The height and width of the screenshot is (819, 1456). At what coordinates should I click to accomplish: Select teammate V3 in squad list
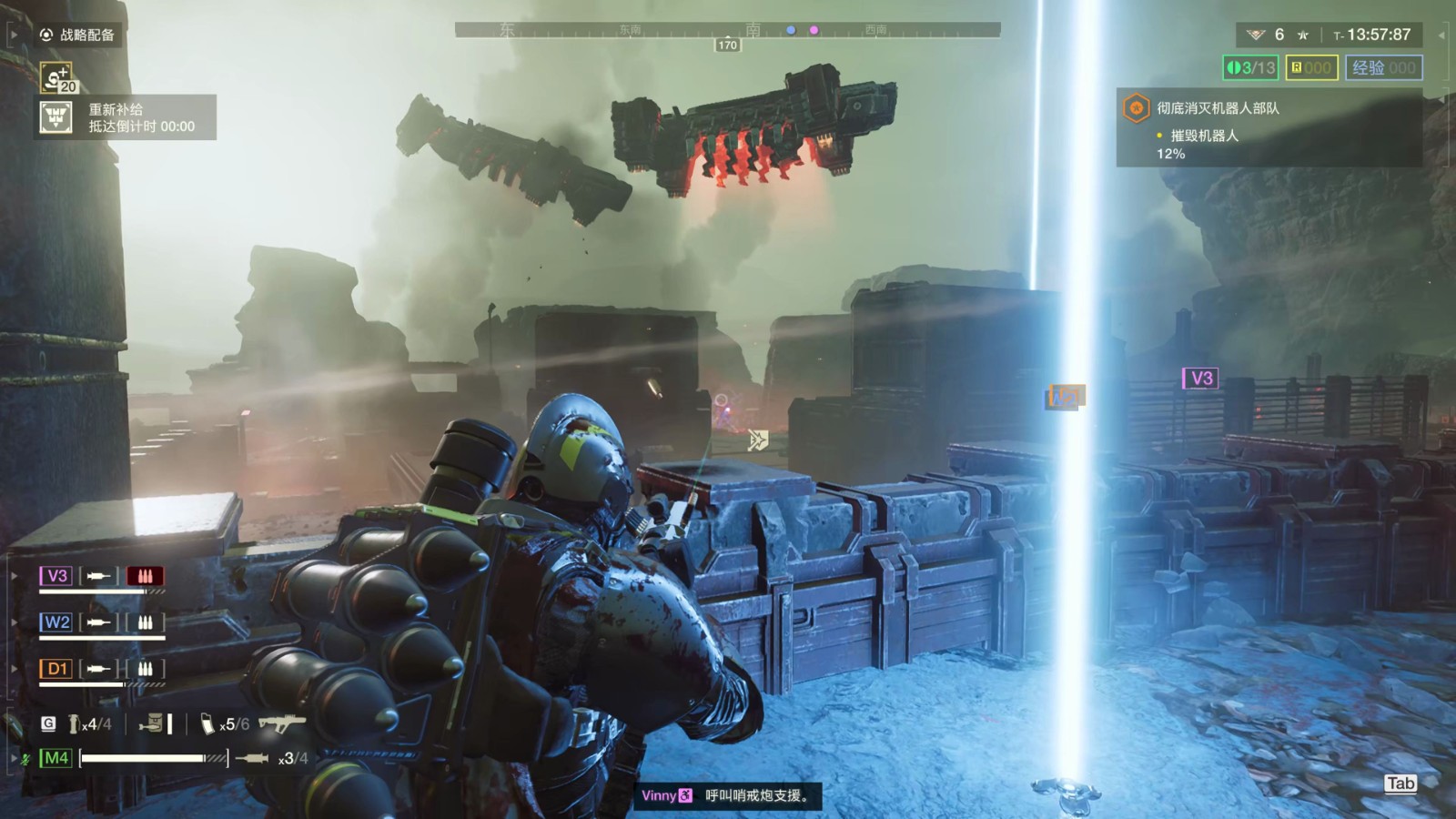click(56, 576)
